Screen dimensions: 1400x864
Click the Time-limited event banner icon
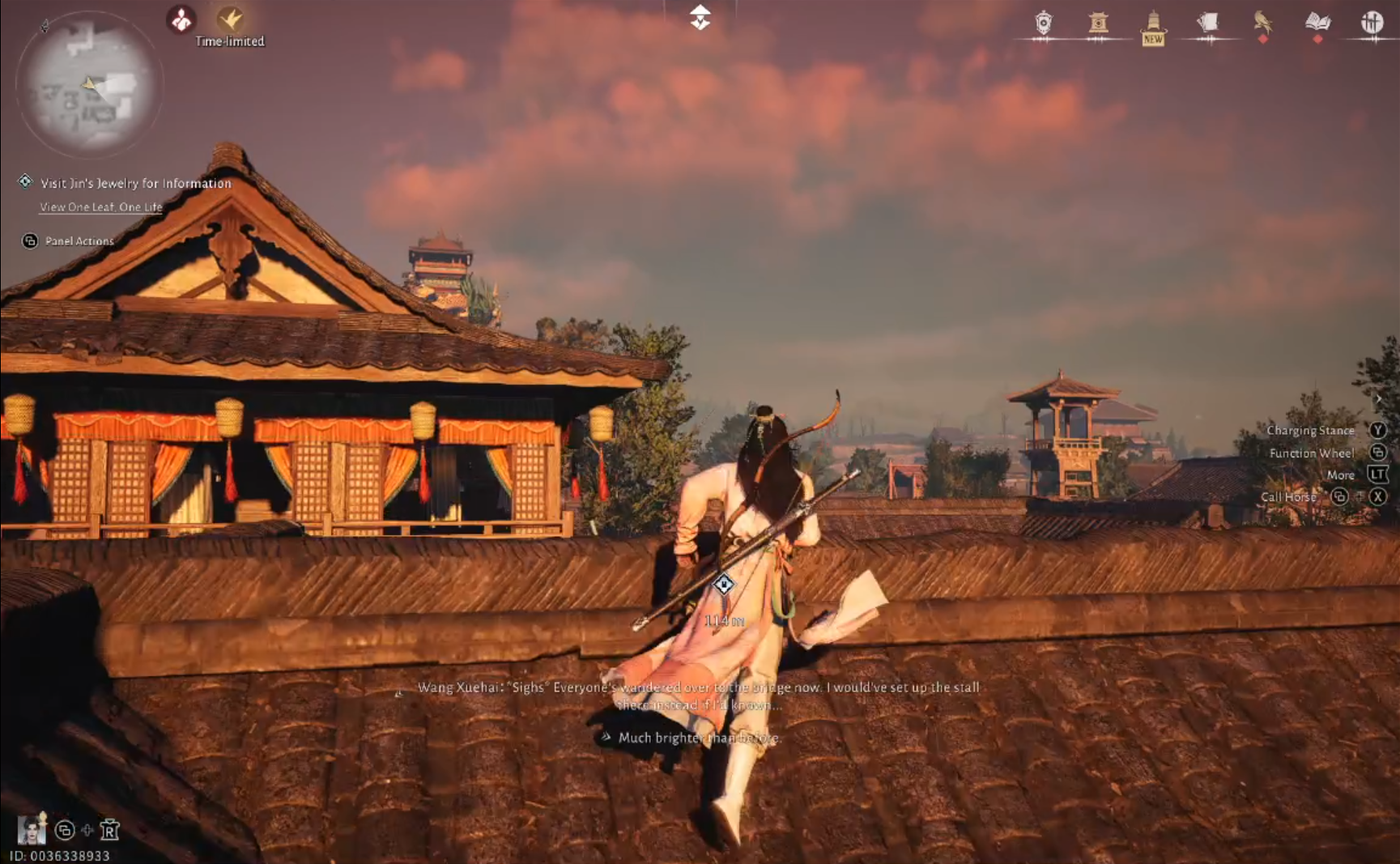click(x=229, y=18)
